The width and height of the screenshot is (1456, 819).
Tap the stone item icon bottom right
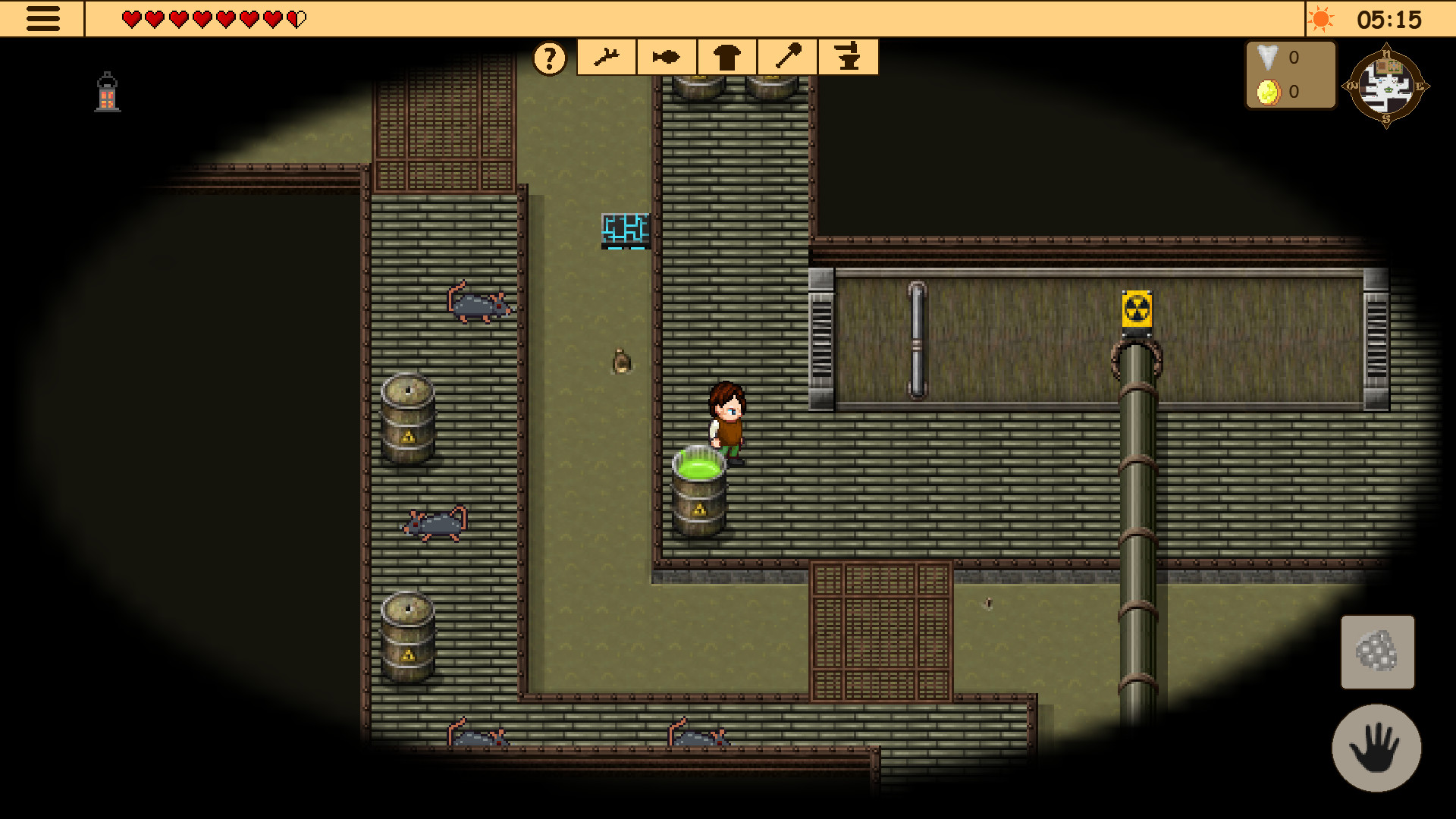[x=1378, y=652]
